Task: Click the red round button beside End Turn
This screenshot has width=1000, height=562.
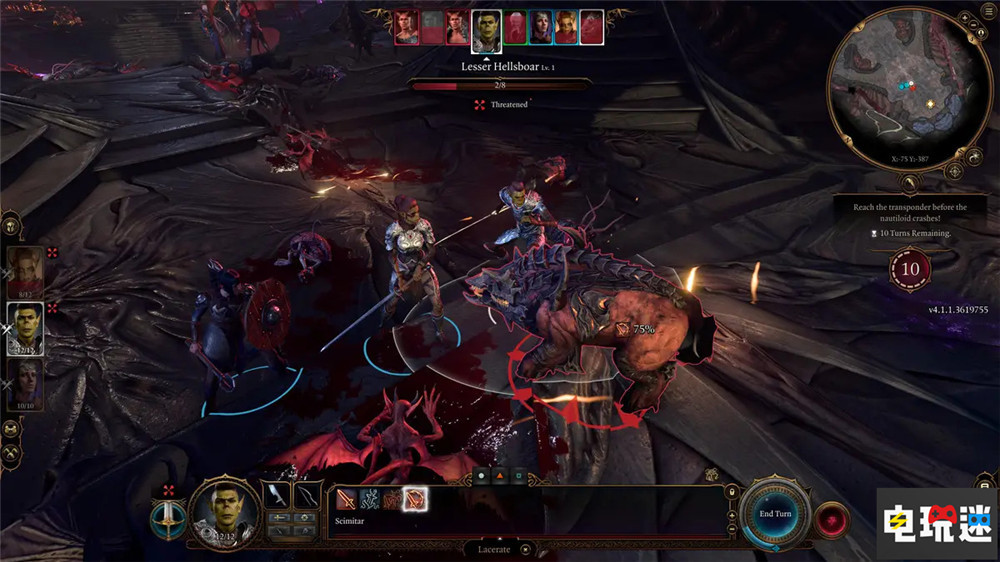Action: tap(831, 520)
